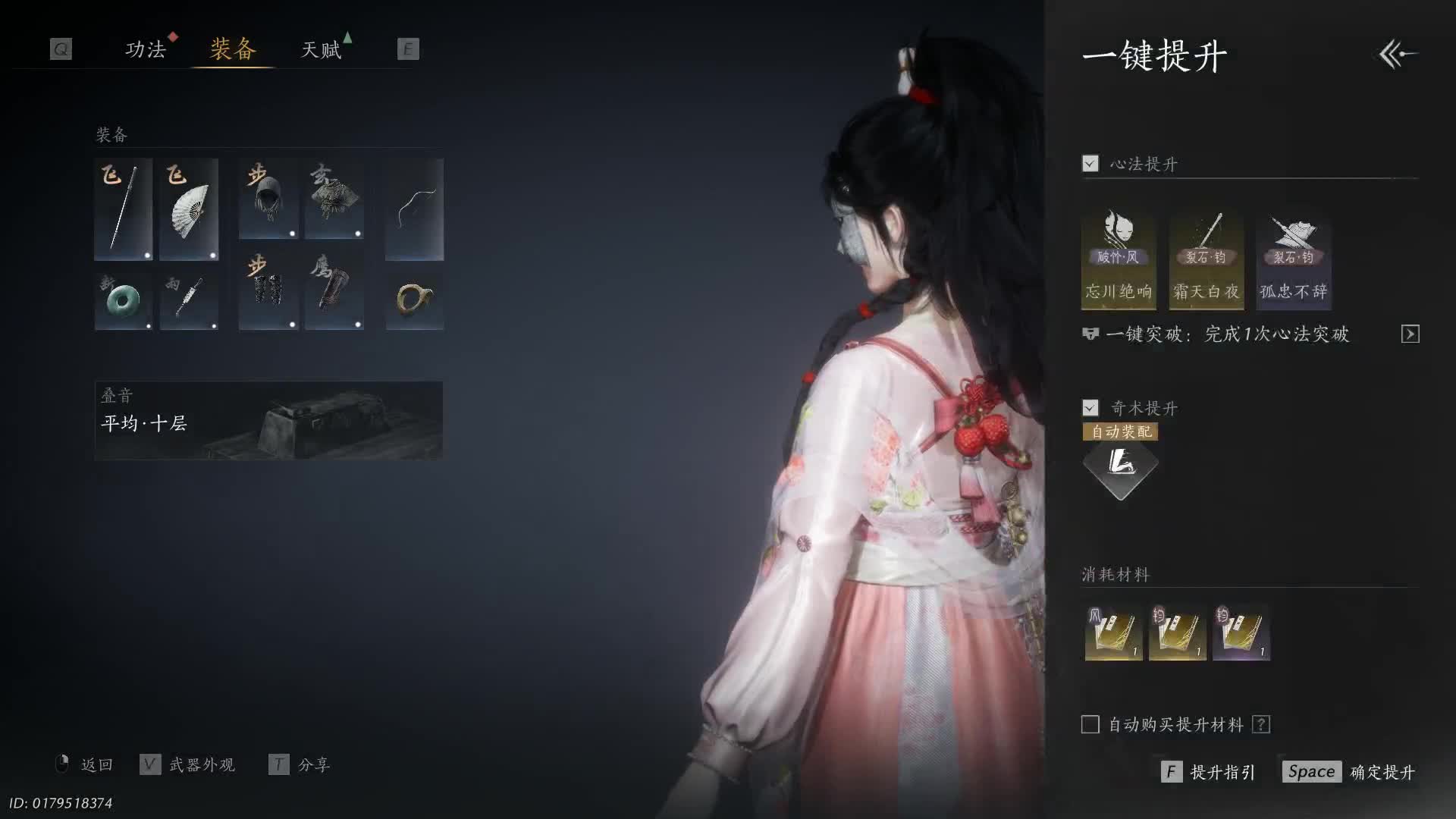
Task: Select the folding fan weapon slot
Action: coord(189,209)
